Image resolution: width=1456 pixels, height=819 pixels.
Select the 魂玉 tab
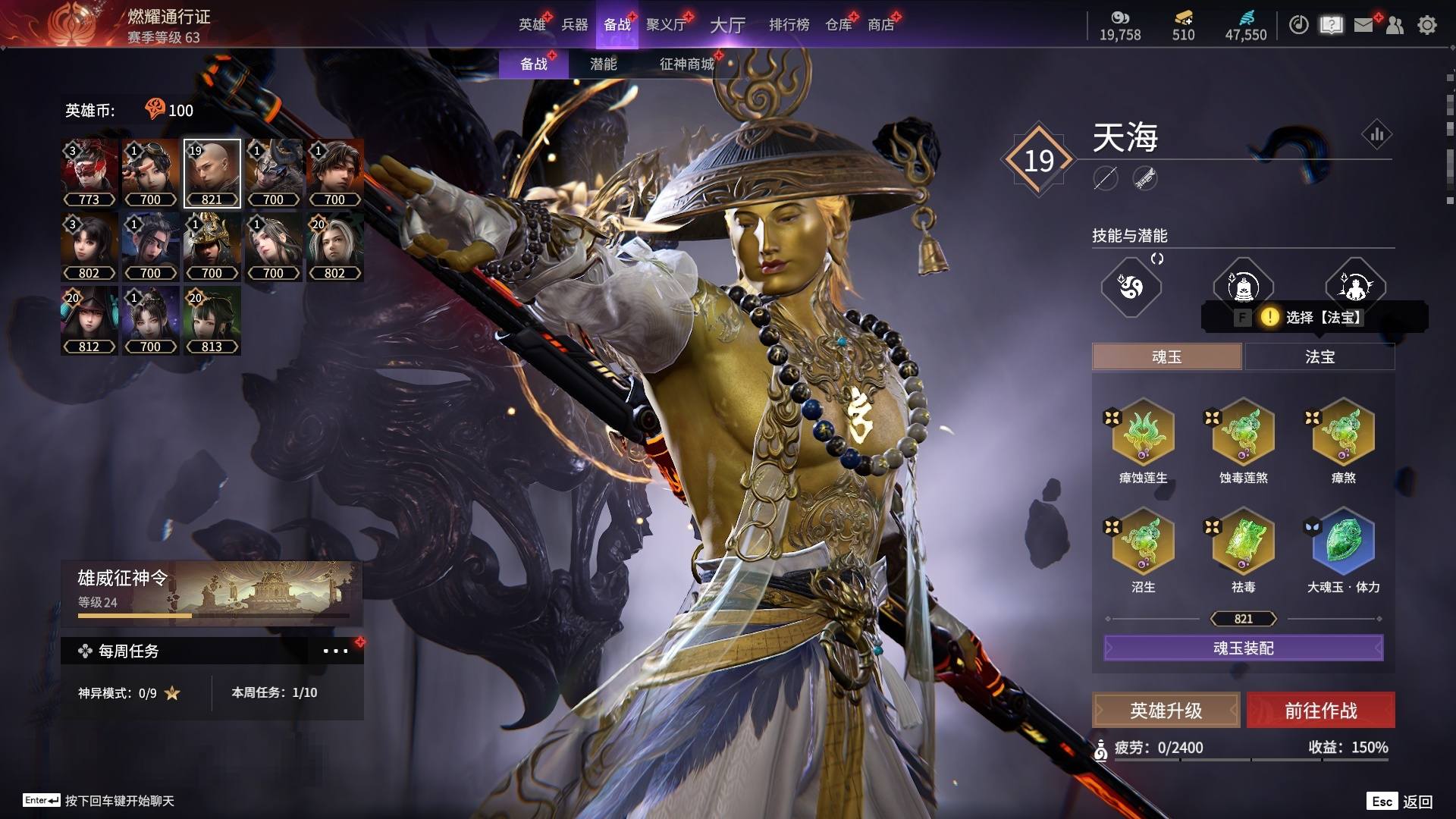click(x=1166, y=357)
